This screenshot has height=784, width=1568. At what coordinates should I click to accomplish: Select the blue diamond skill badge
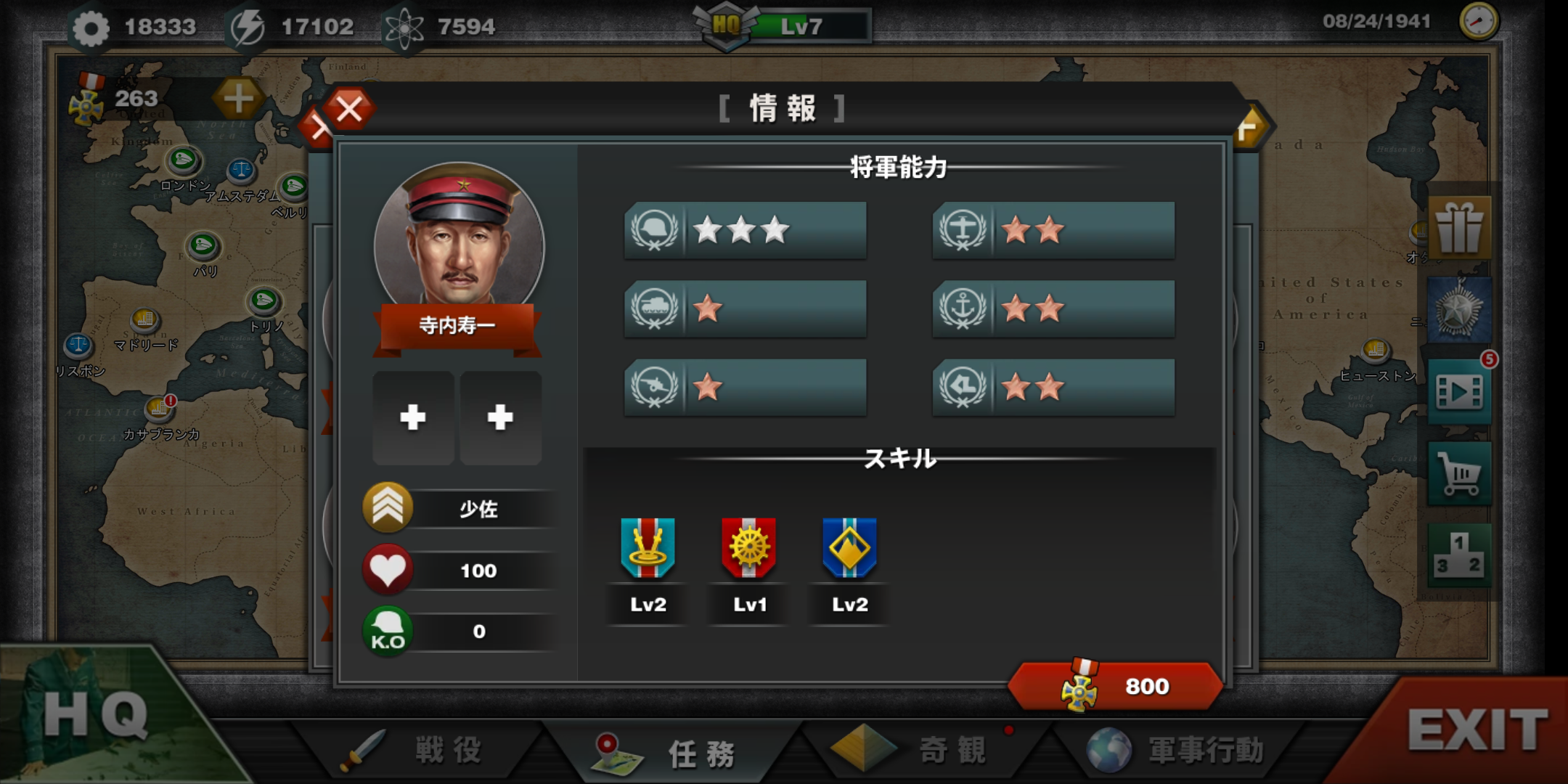pos(849,549)
